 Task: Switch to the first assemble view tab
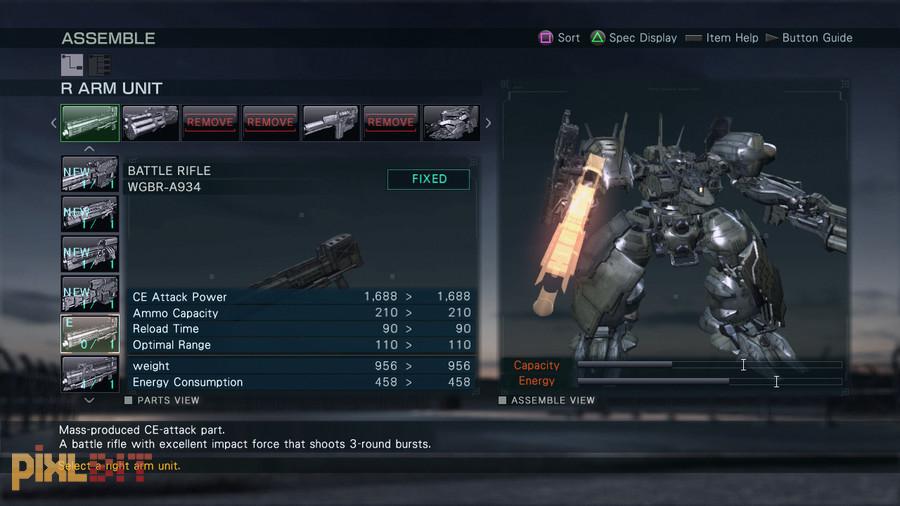(x=72, y=65)
